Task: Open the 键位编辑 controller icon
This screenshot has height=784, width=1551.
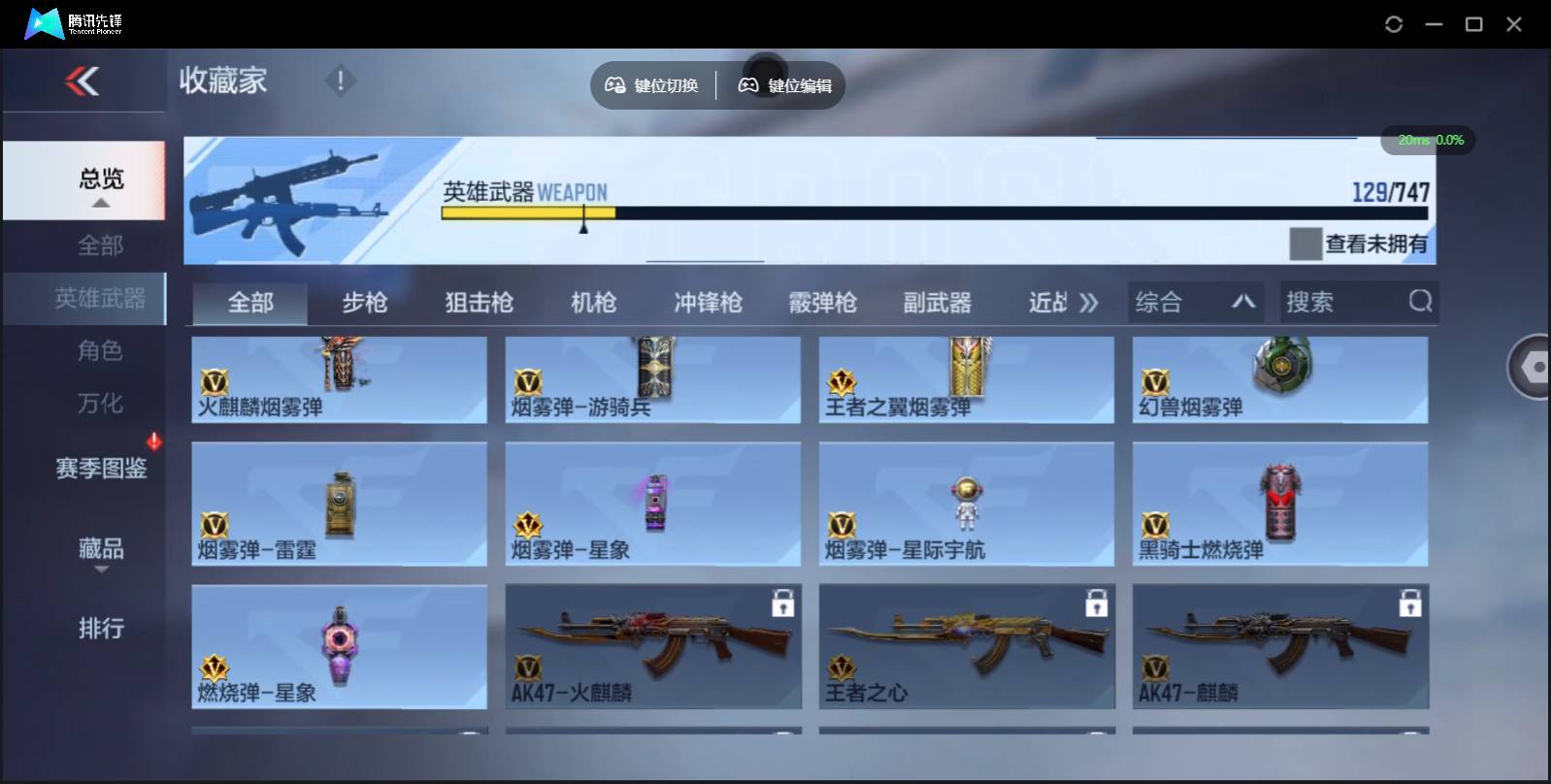Action: tap(745, 84)
